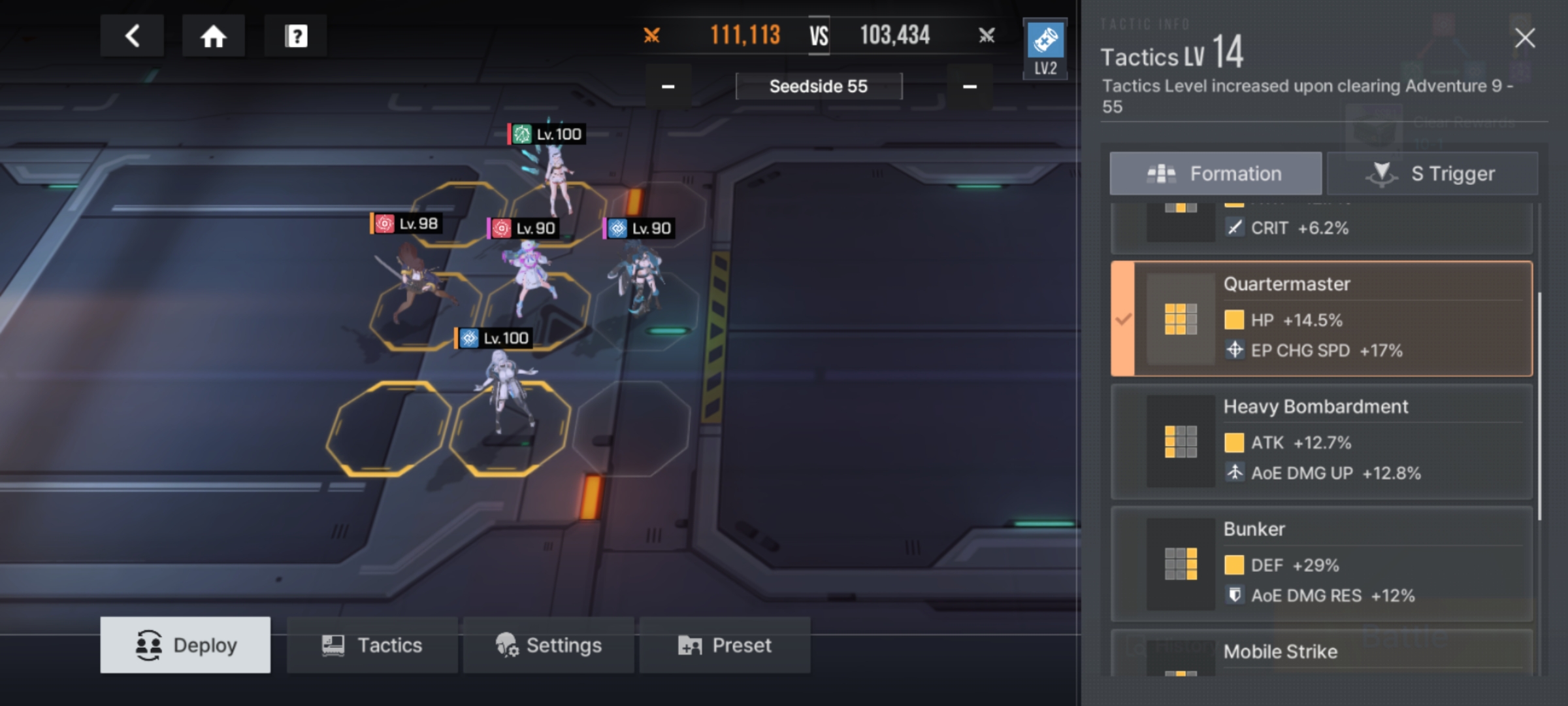This screenshot has height=706, width=1568.
Task: Click the minus button left of Seedside 55
Action: coord(668,86)
